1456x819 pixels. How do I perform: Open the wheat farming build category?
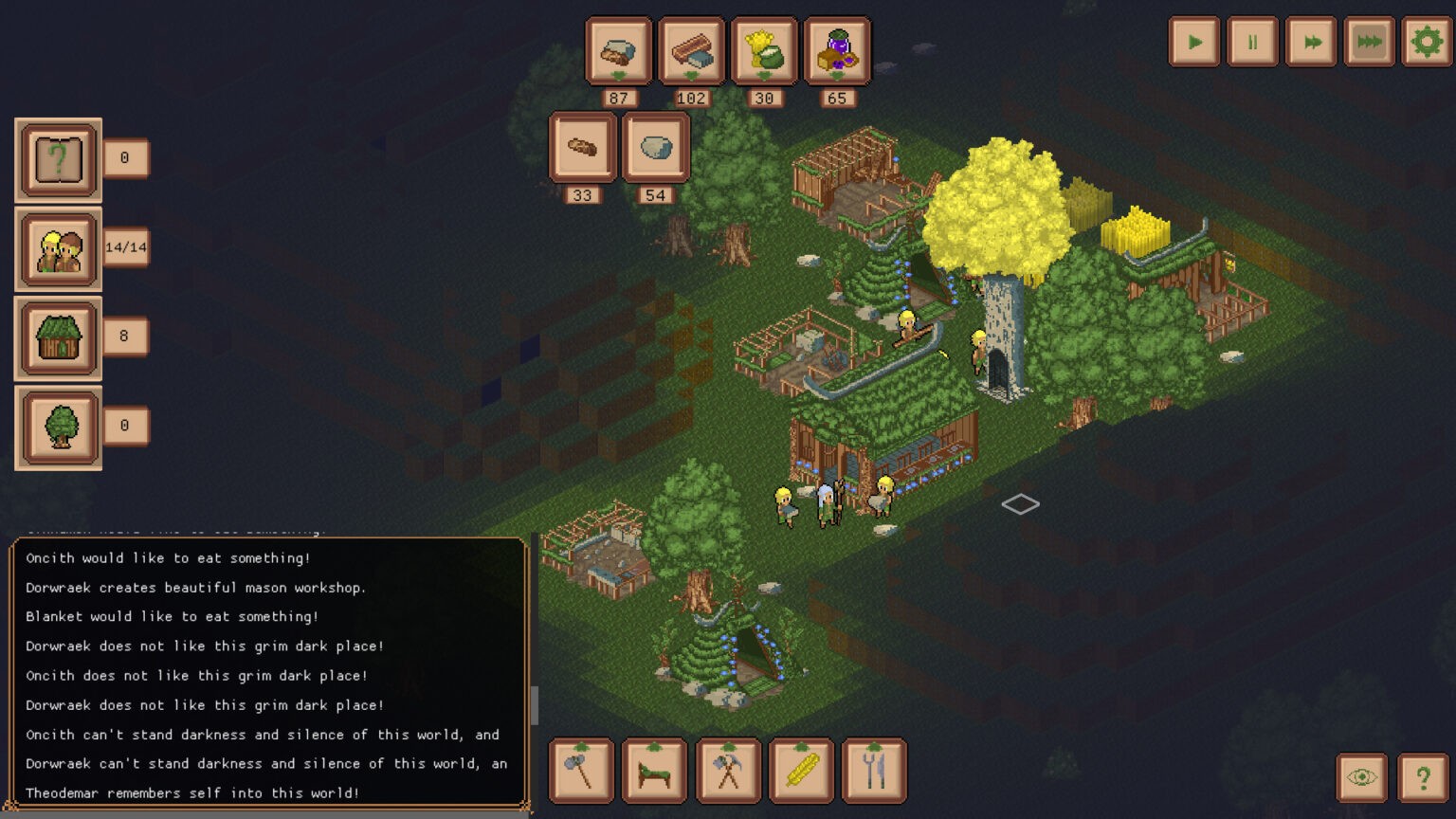(x=801, y=771)
